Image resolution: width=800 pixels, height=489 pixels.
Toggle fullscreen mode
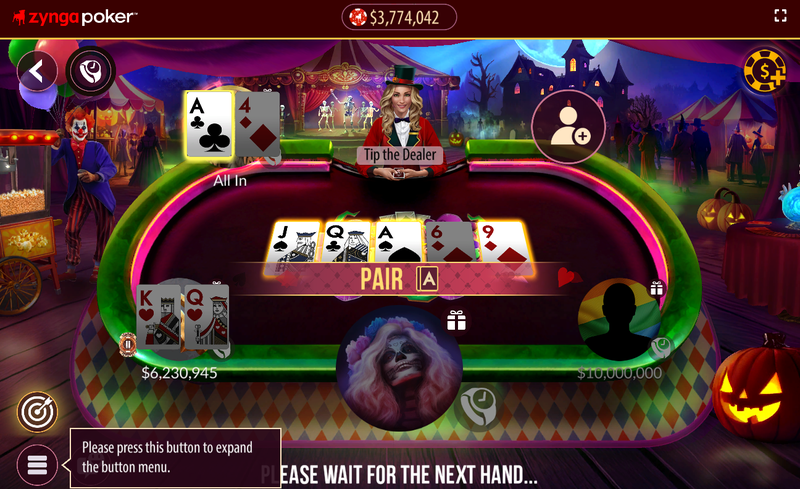pos(781,16)
